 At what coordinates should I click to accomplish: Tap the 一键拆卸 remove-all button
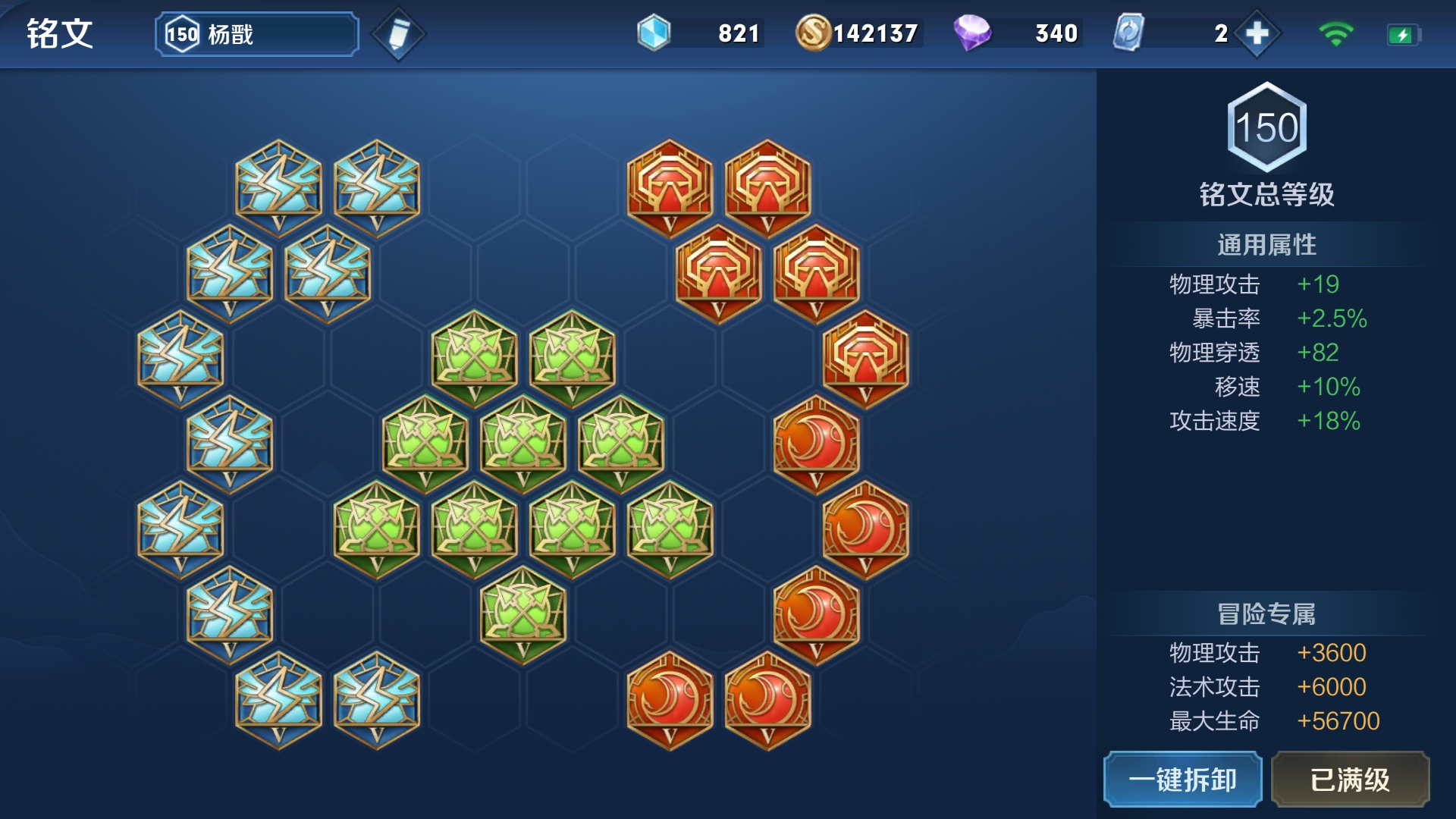[1182, 780]
